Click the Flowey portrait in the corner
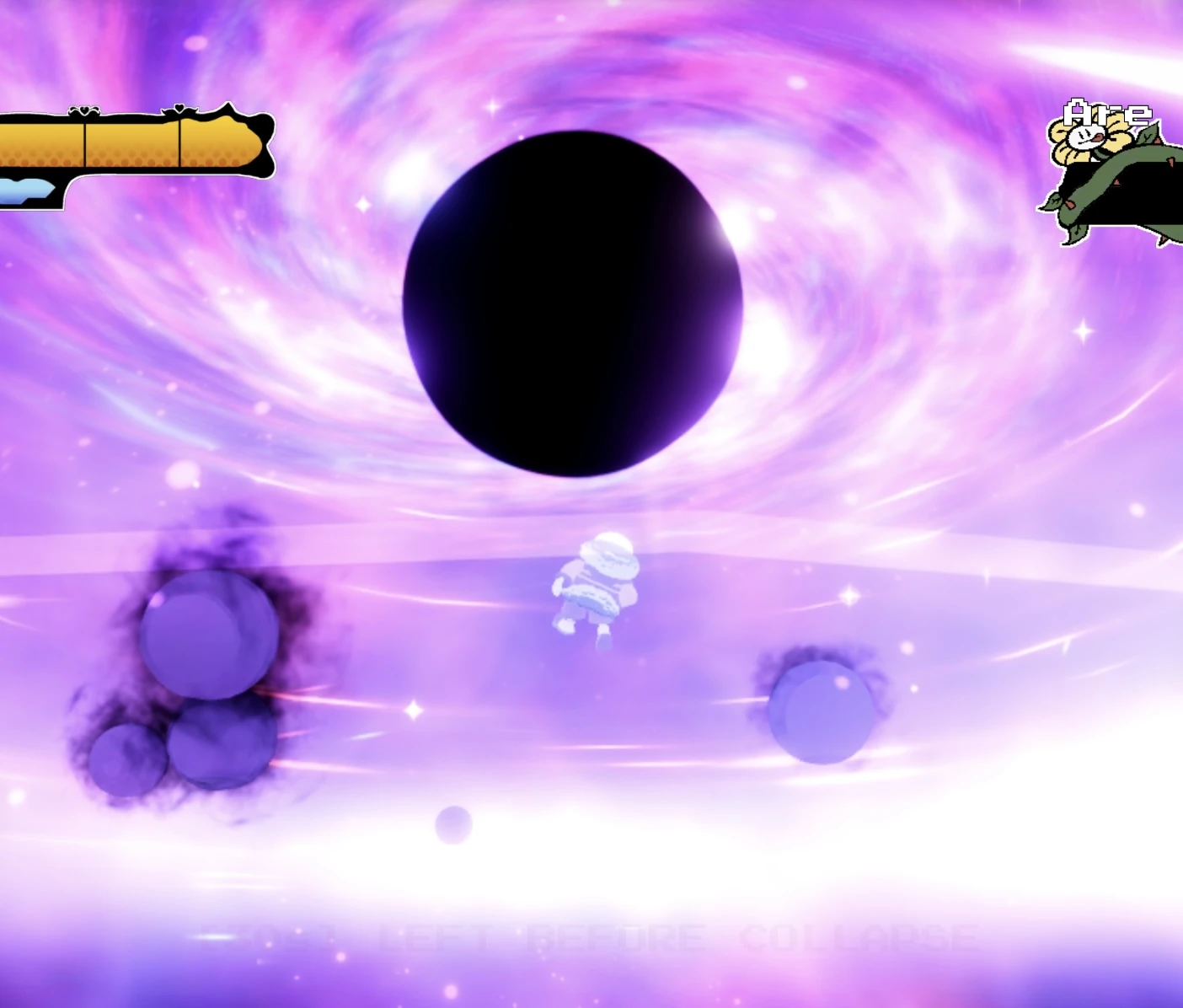This screenshot has height=1008, width=1183. (1085, 137)
